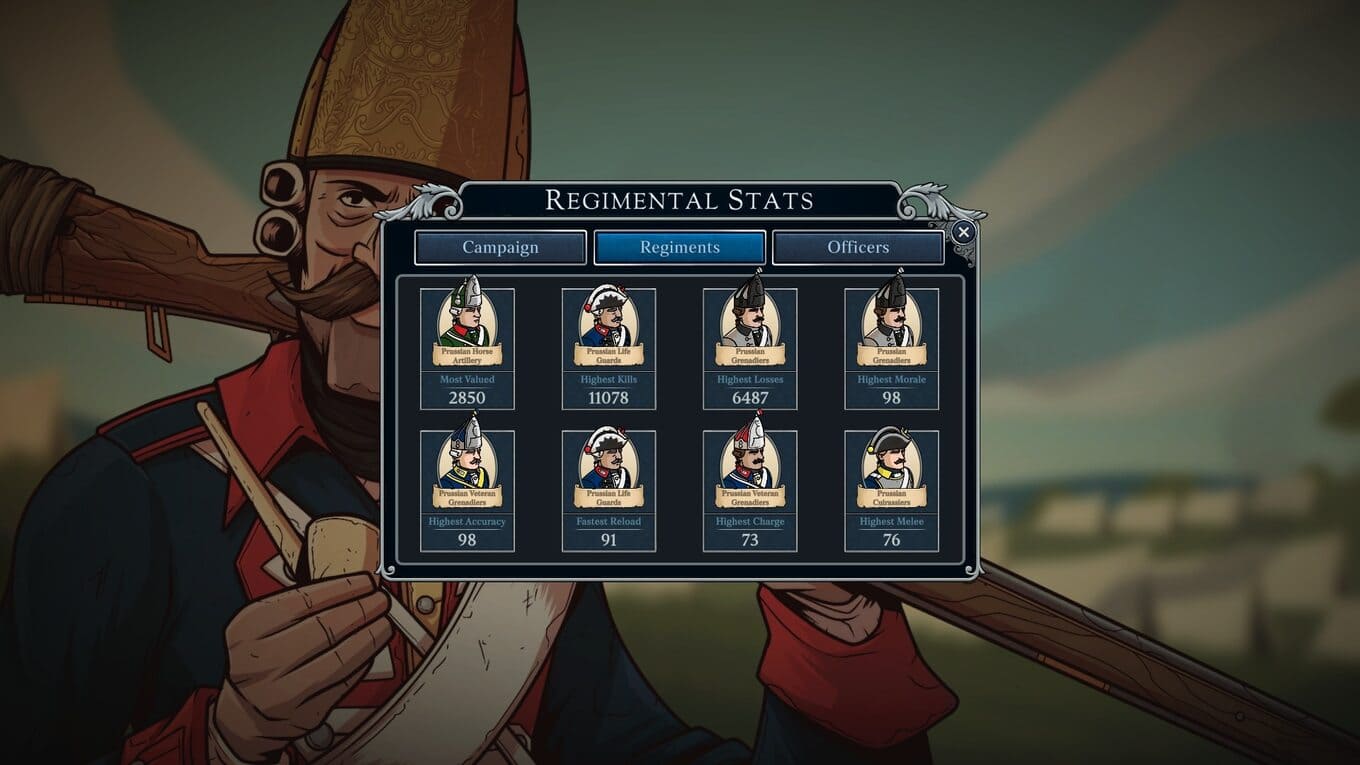Click the Highest Melee Cuirassiers card

tap(892, 490)
